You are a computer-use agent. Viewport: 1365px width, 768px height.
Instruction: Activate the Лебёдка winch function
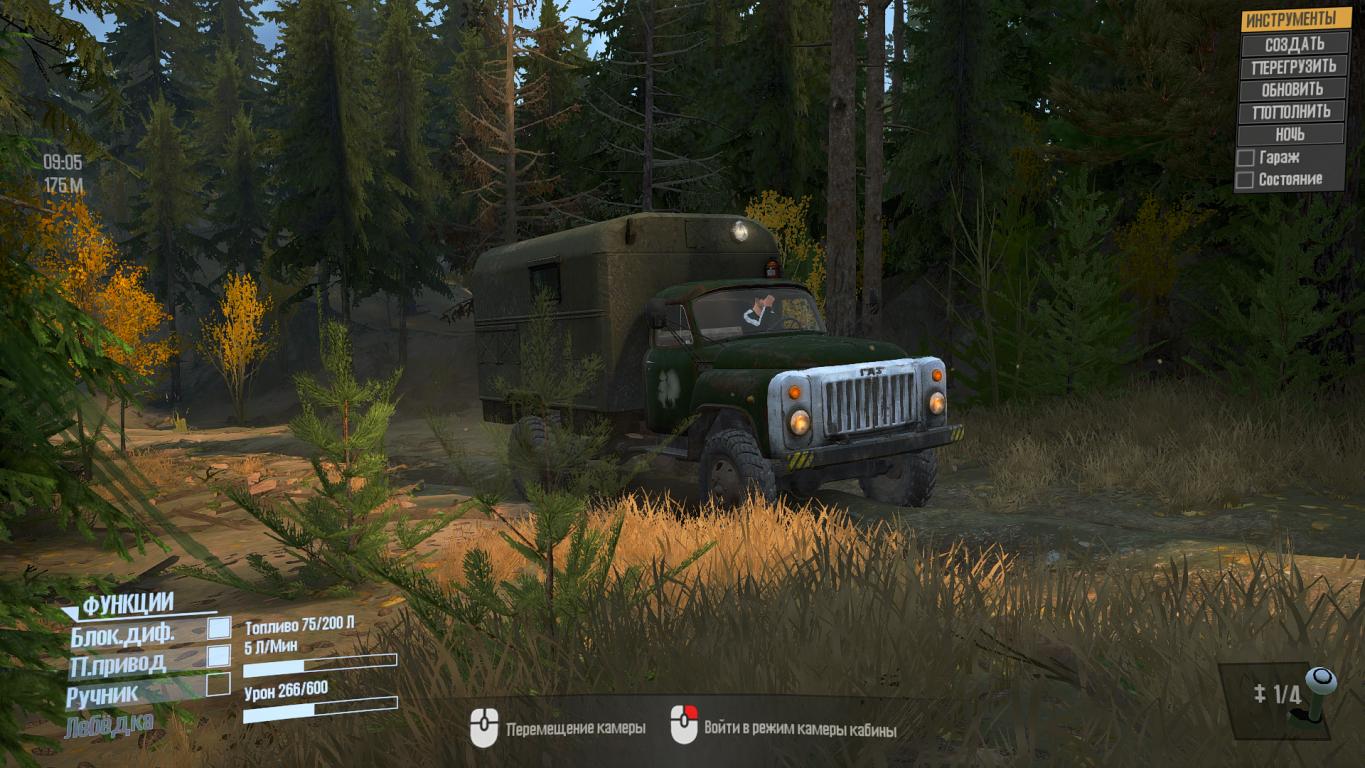(x=109, y=727)
